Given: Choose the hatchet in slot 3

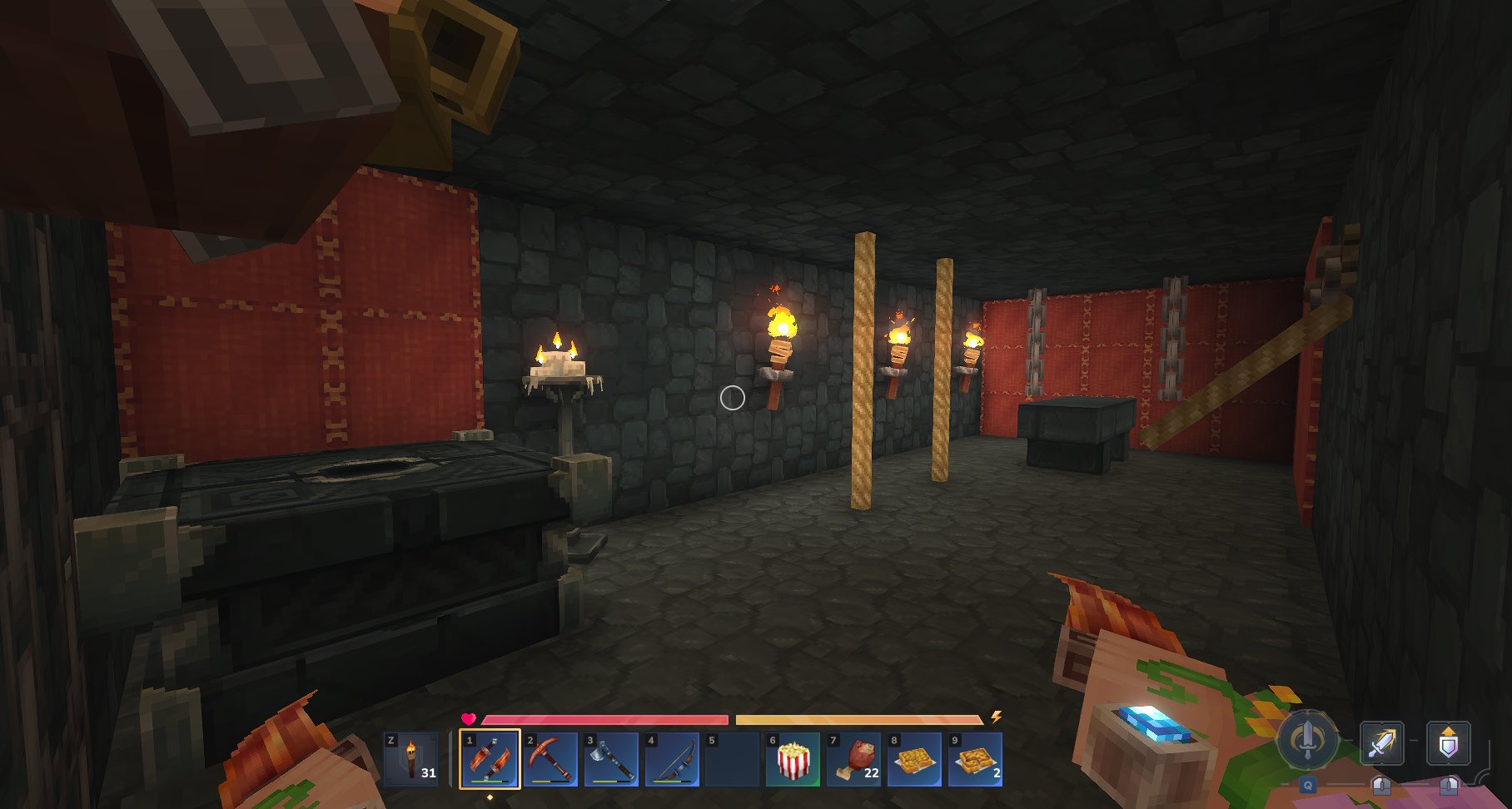Looking at the screenshot, I should pyautogui.click(x=611, y=758).
